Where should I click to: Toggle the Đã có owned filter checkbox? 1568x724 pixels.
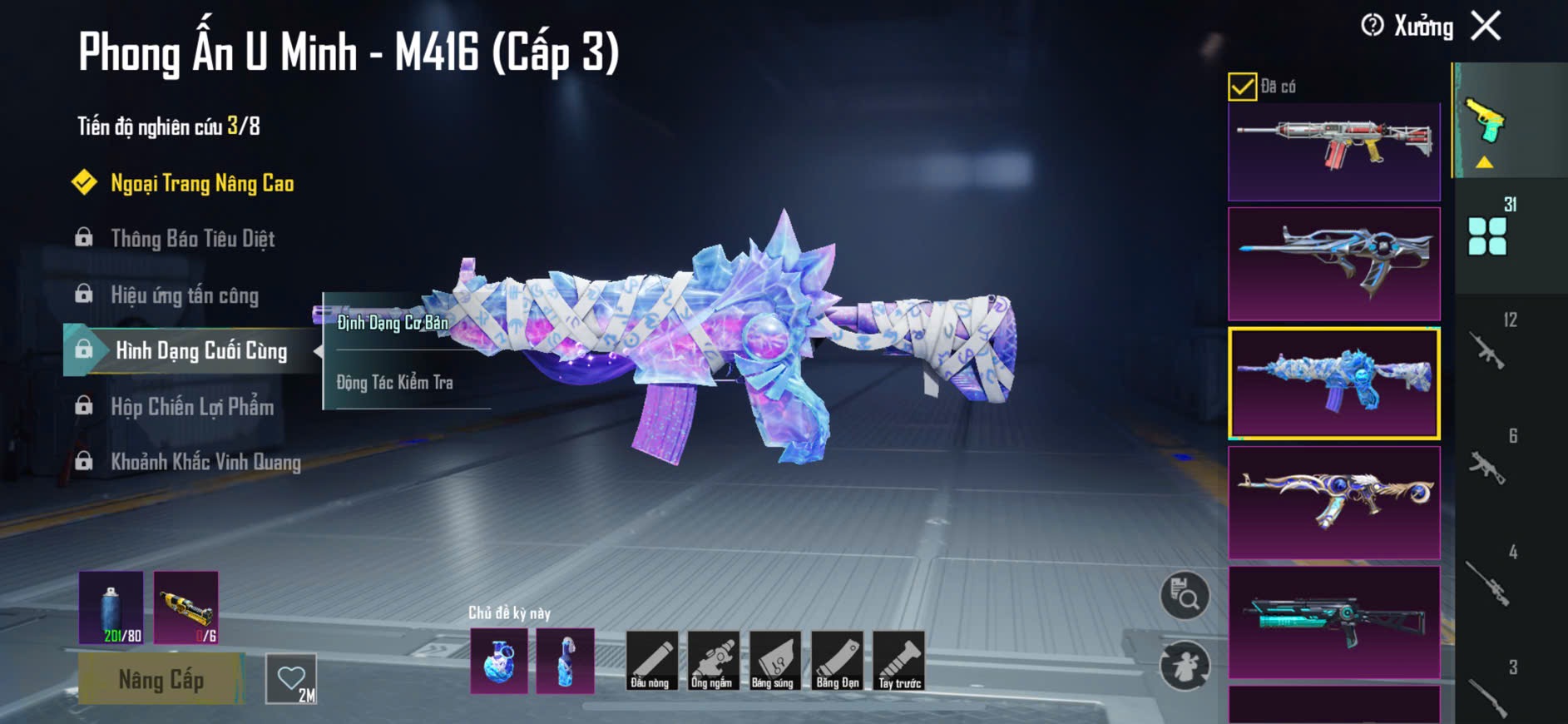[1242, 87]
